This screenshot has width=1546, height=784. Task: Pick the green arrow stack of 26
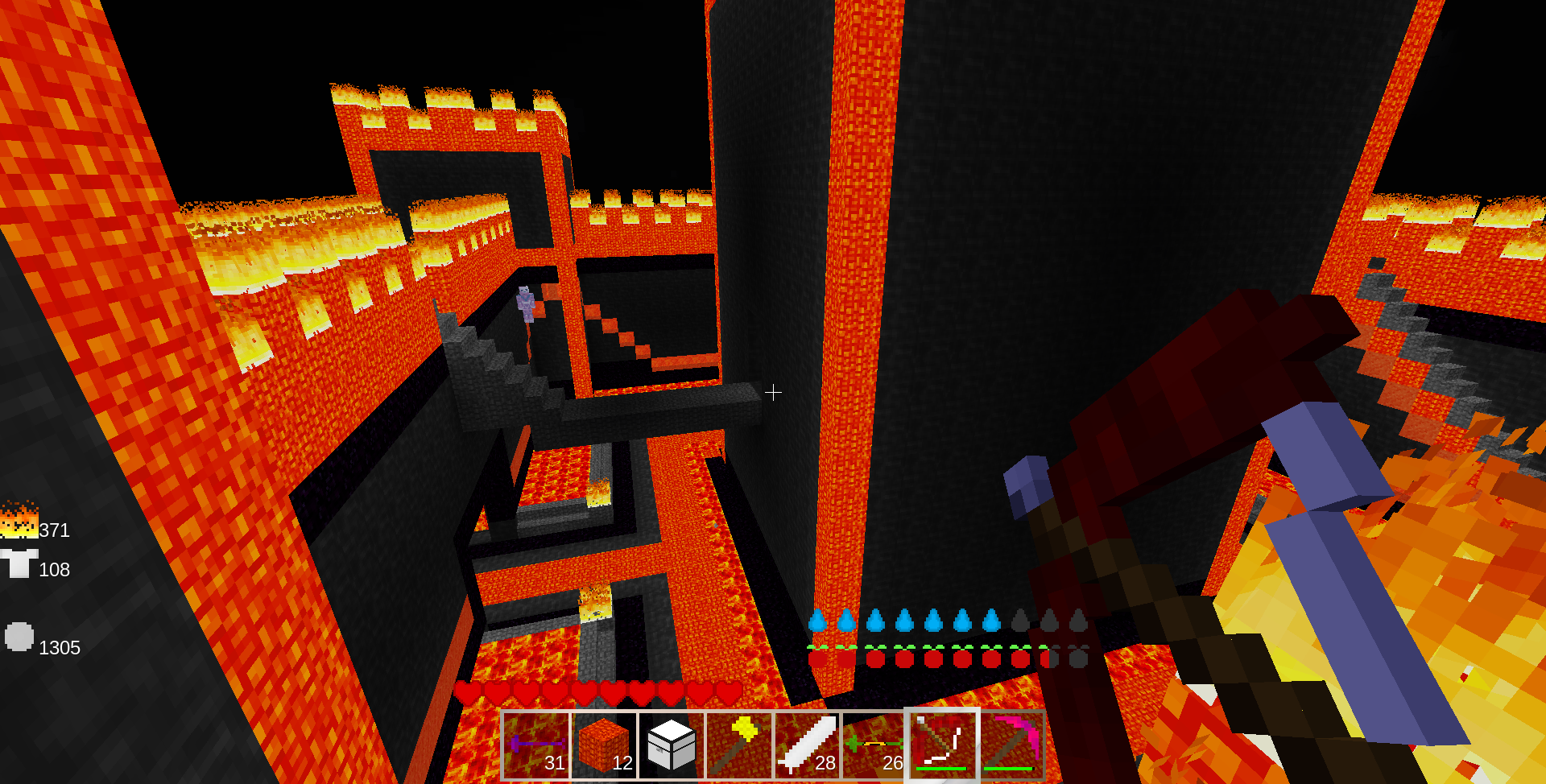[x=874, y=745]
